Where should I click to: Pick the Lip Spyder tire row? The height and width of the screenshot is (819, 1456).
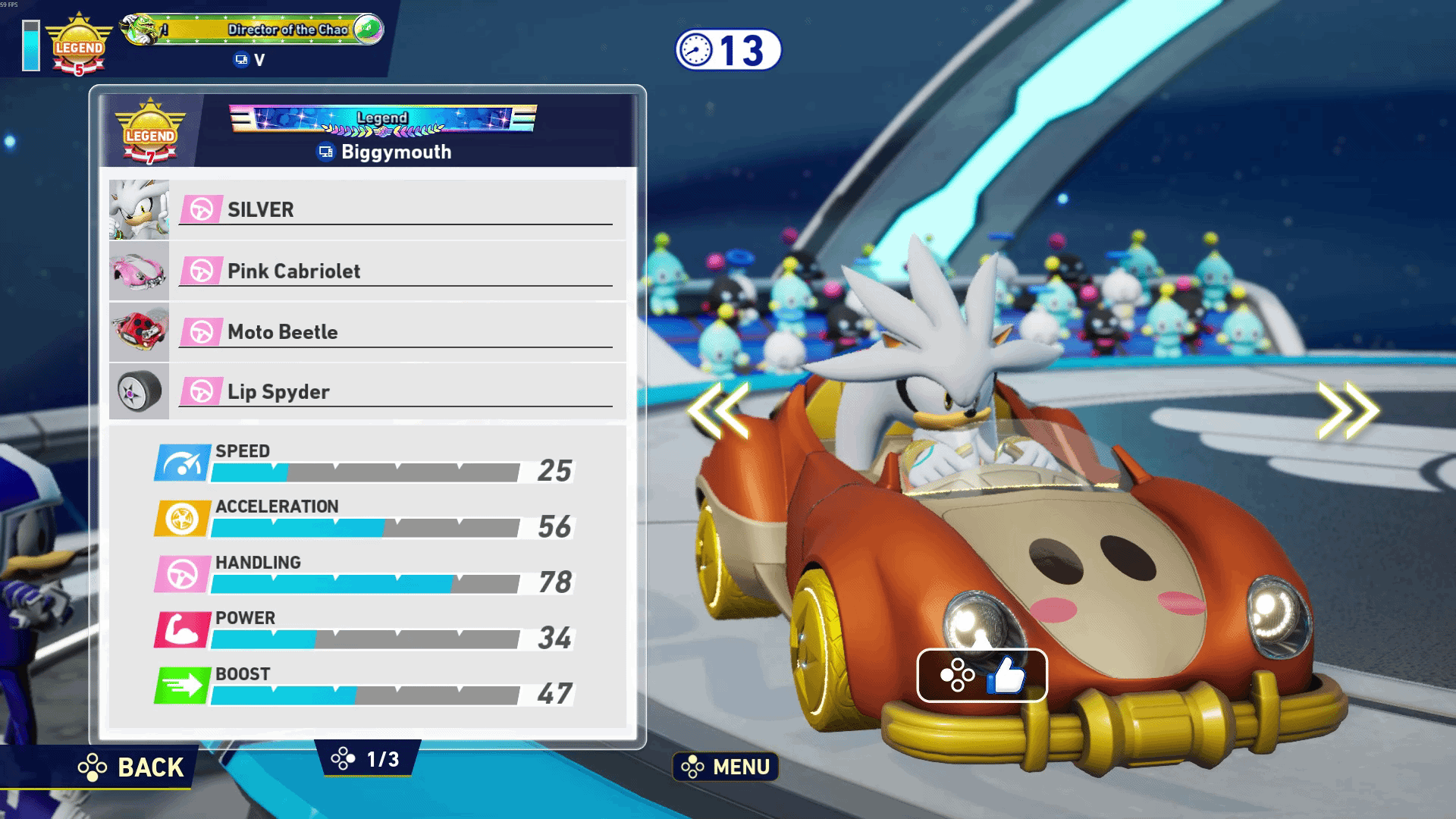[368, 392]
